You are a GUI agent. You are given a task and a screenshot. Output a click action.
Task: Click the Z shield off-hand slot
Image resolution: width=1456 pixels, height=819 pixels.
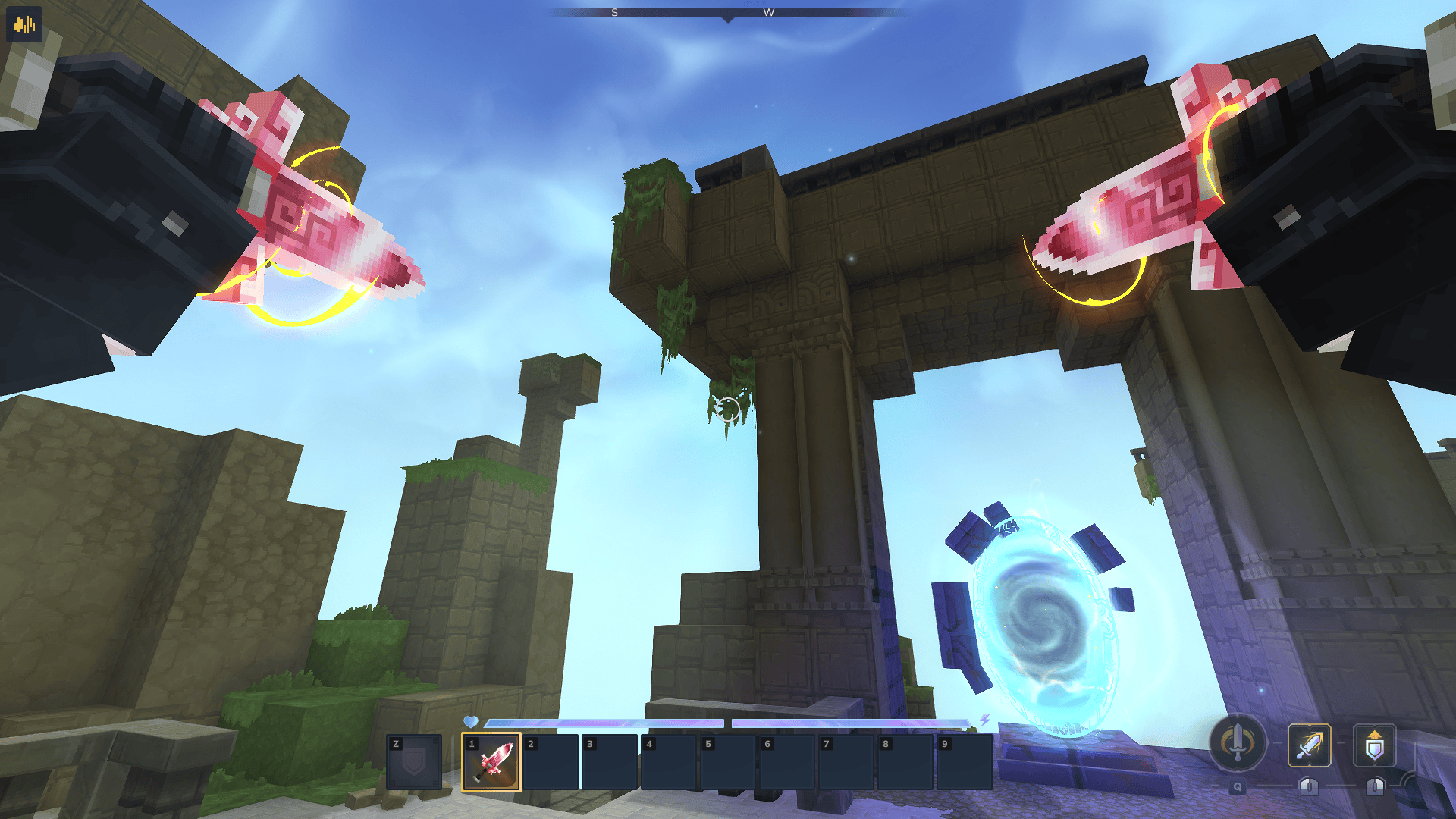point(414,762)
